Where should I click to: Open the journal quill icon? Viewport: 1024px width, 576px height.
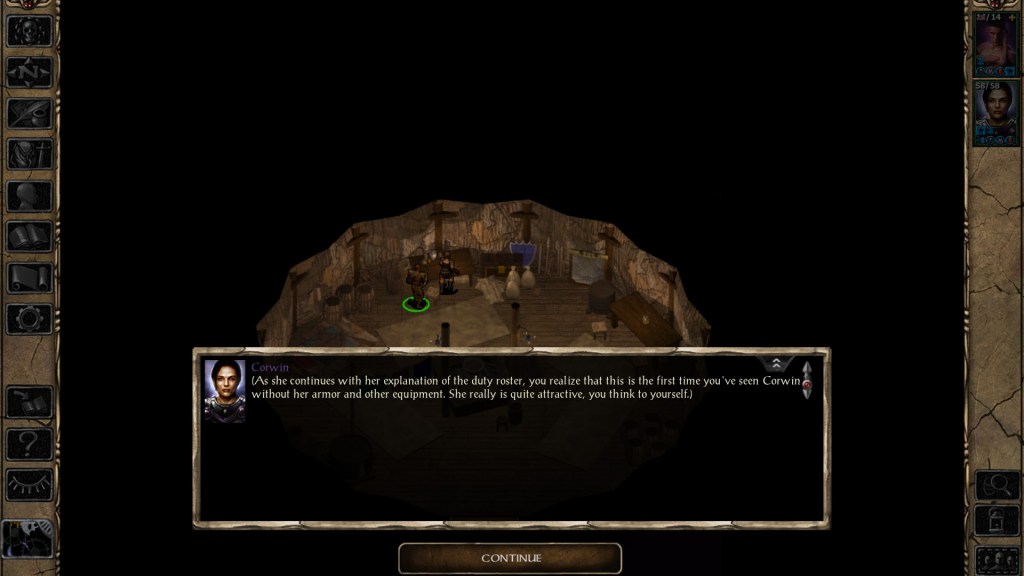[29, 113]
